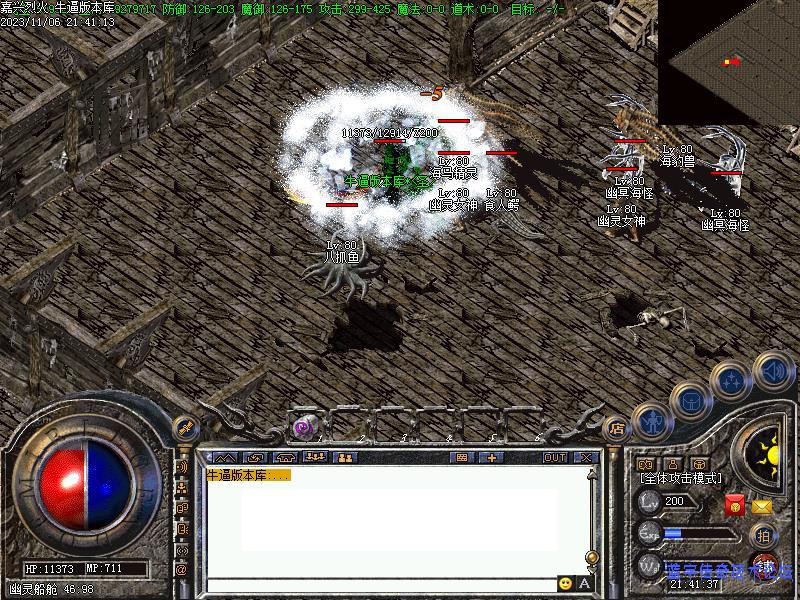800x600 pixels.
Task: Open the skills sparkle round button
Action: pos(731,380)
